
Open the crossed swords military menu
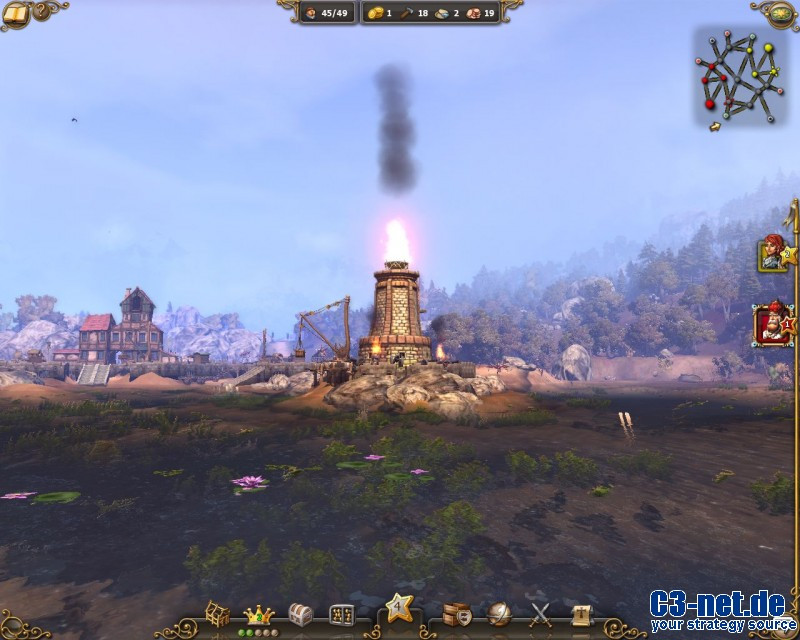click(x=541, y=613)
